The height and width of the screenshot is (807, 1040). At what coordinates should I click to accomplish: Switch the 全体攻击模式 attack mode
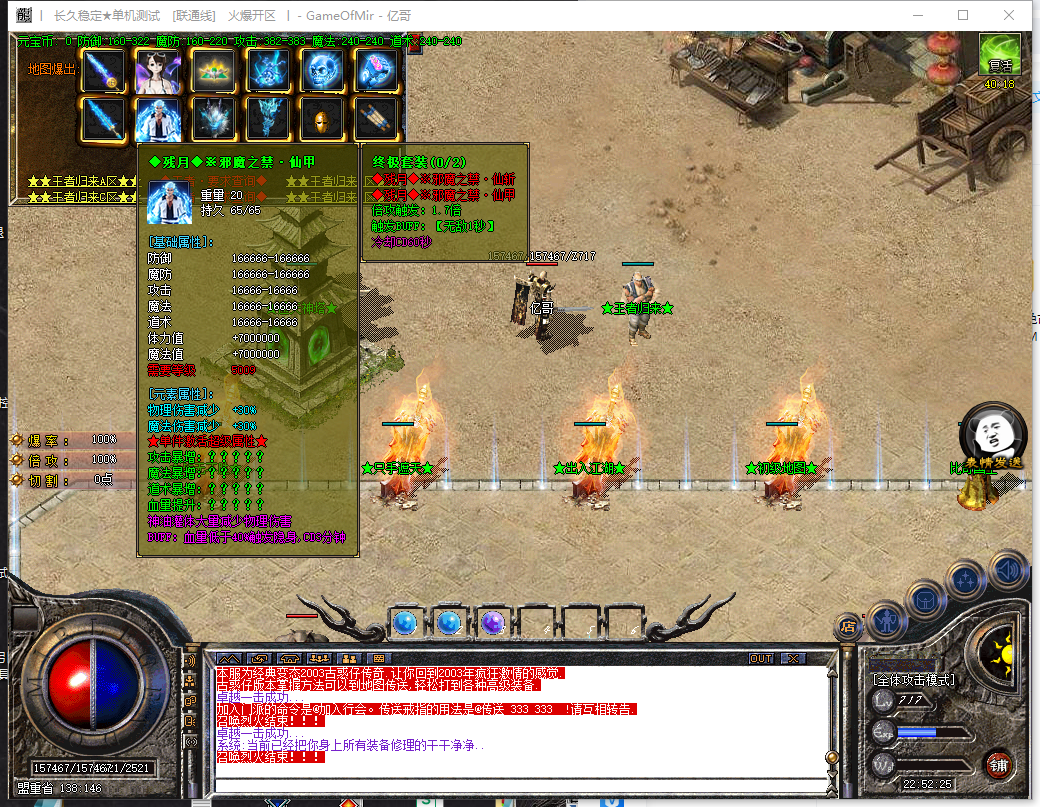(913, 680)
